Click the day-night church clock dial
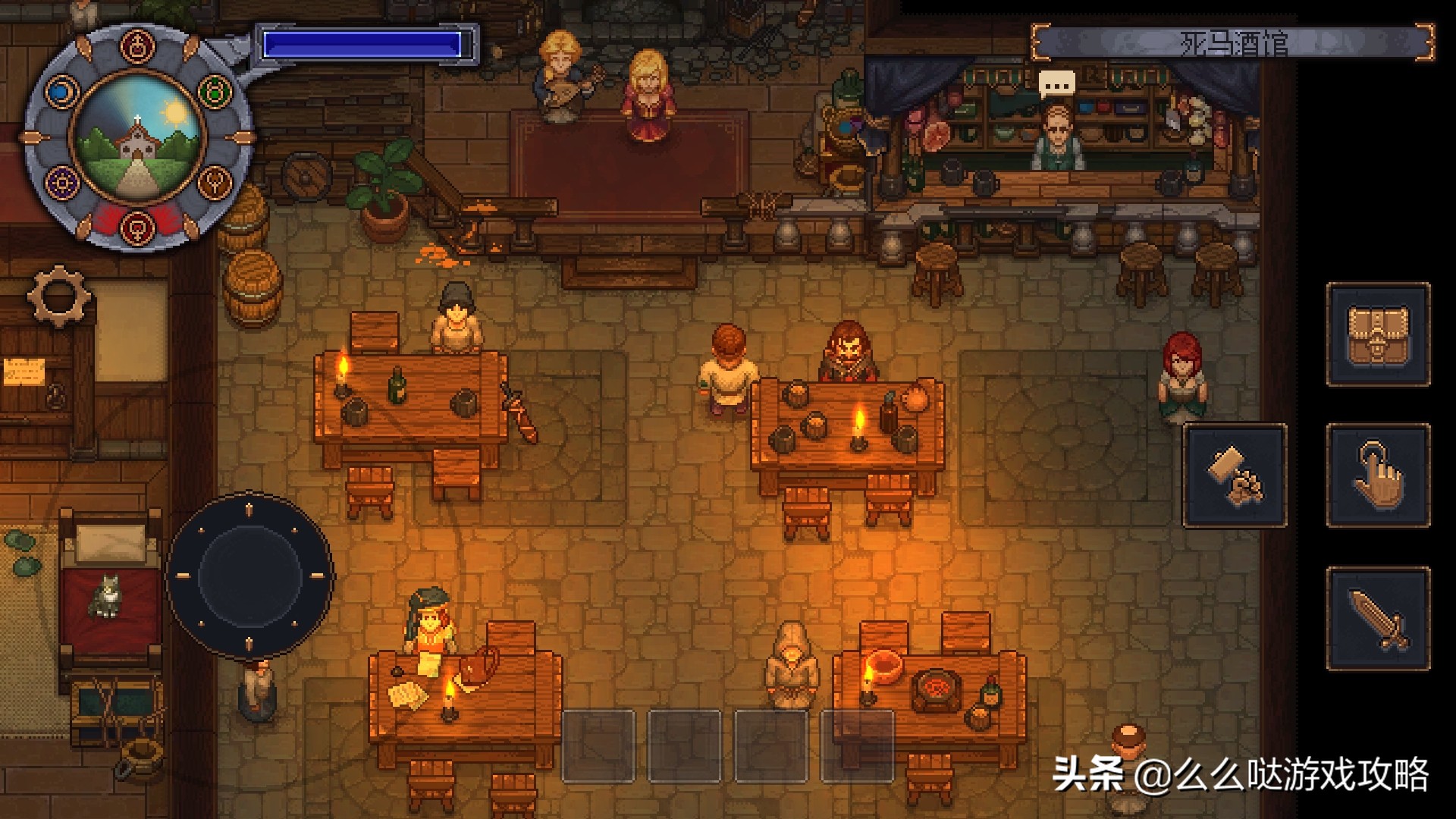The height and width of the screenshot is (819, 1456). (x=138, y=138)
